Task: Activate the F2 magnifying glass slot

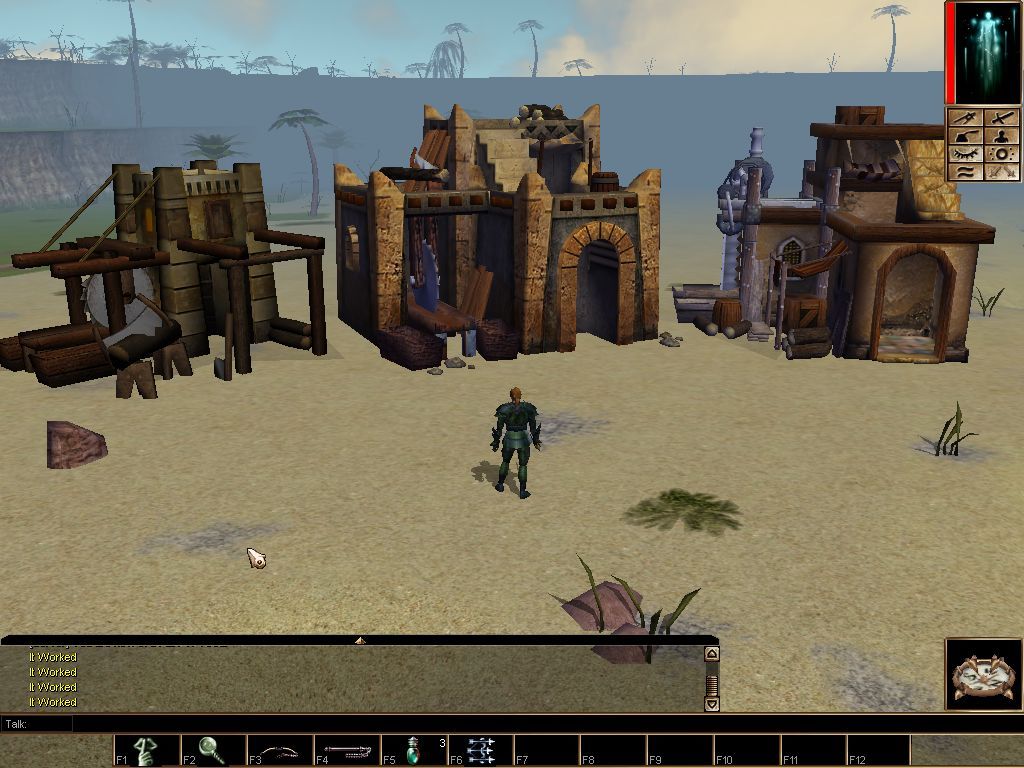Action: [213, 750]
